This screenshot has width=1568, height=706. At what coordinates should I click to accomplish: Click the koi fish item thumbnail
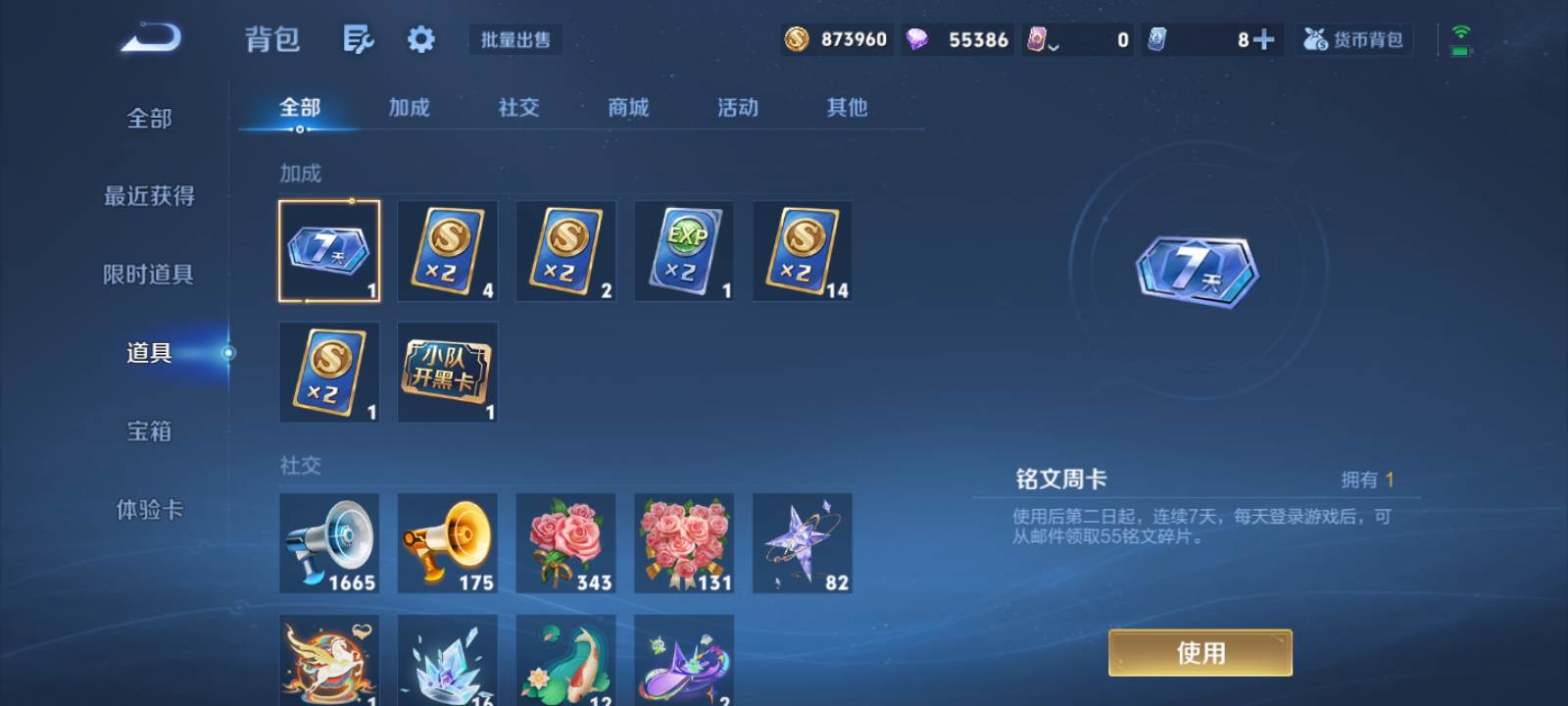(565, 664)
